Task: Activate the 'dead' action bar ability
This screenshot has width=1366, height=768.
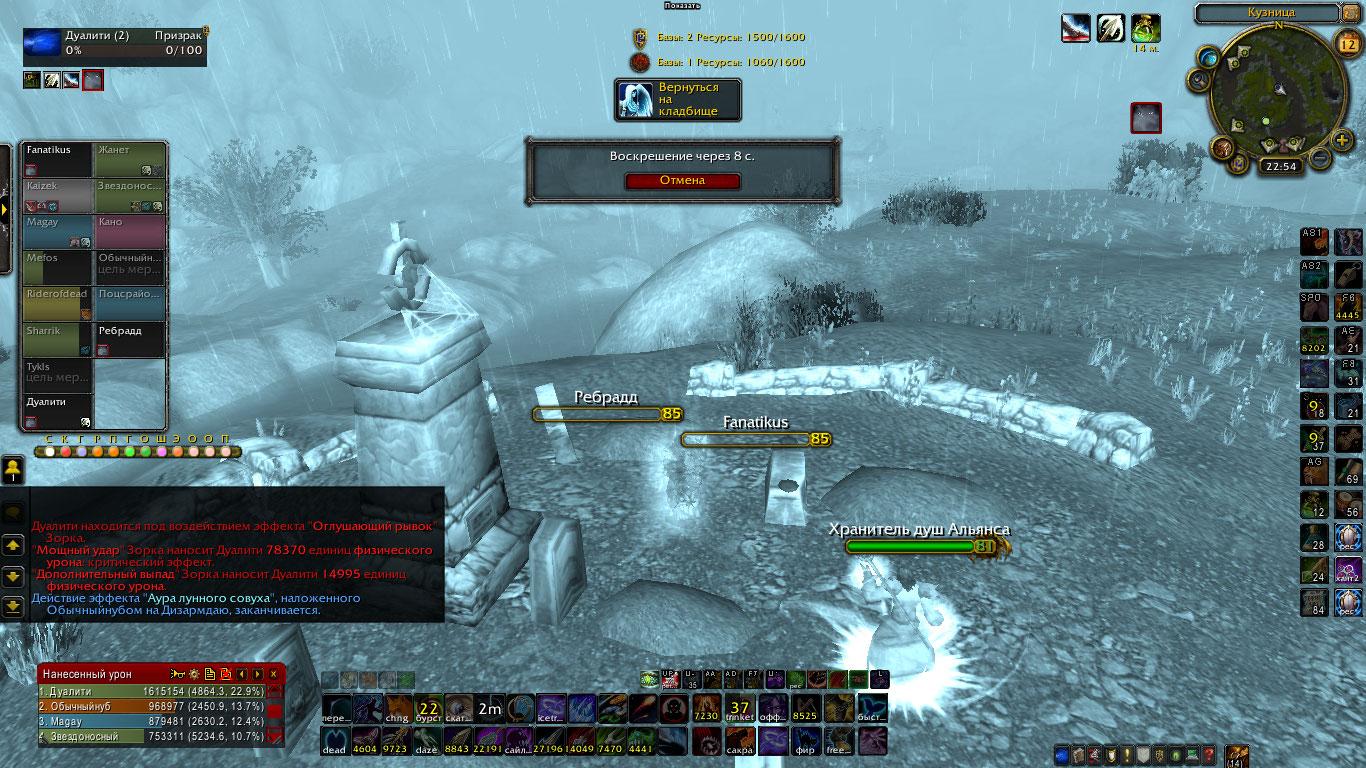Action: (x=335, y=741)
